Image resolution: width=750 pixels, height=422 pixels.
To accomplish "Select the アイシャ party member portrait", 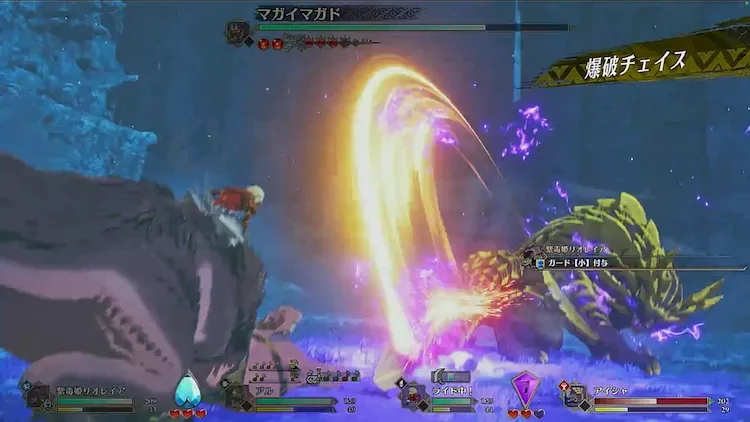I will pyautogui.click(x=575, y=397).
